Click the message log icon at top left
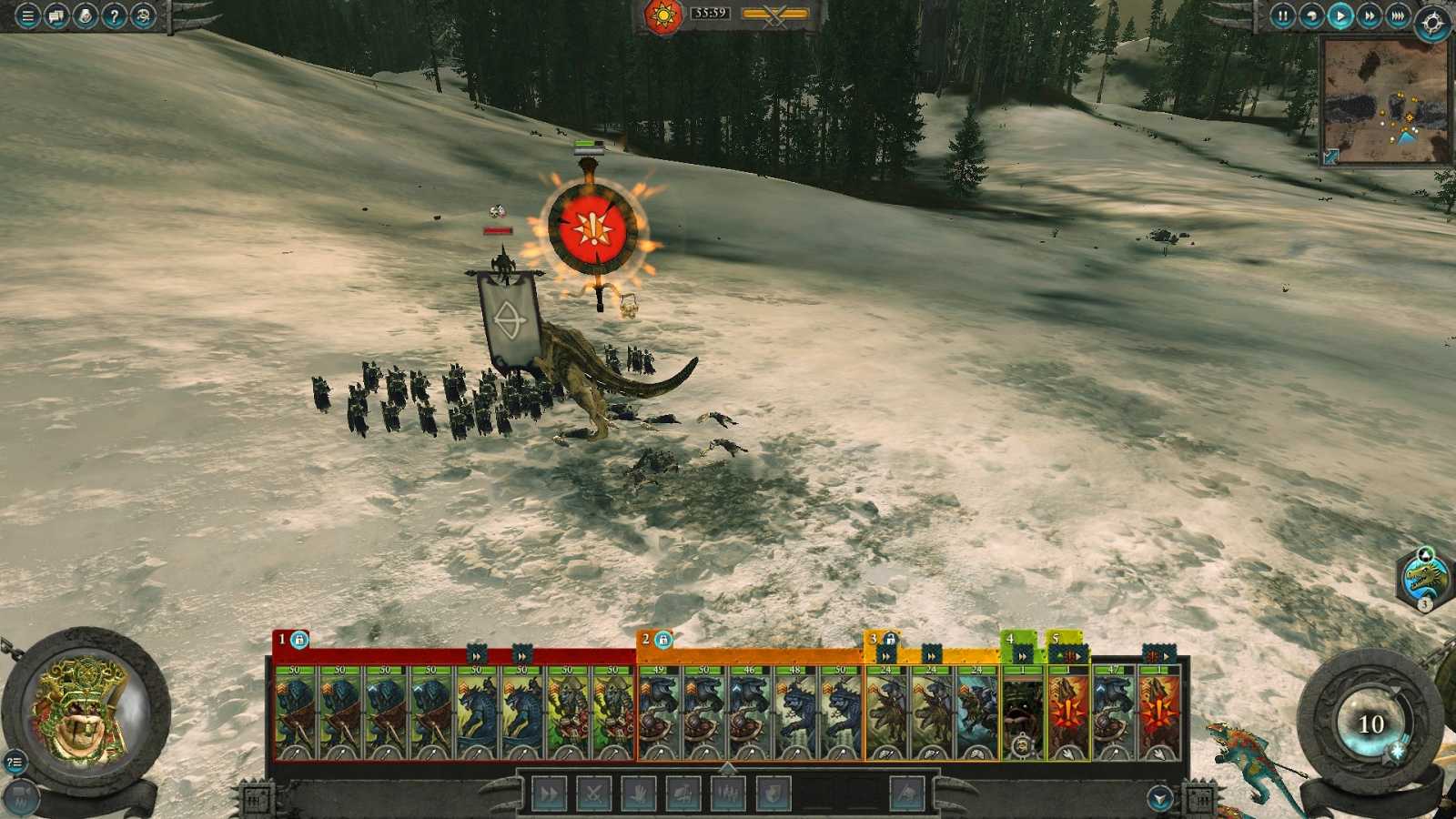 click(55, 15)
